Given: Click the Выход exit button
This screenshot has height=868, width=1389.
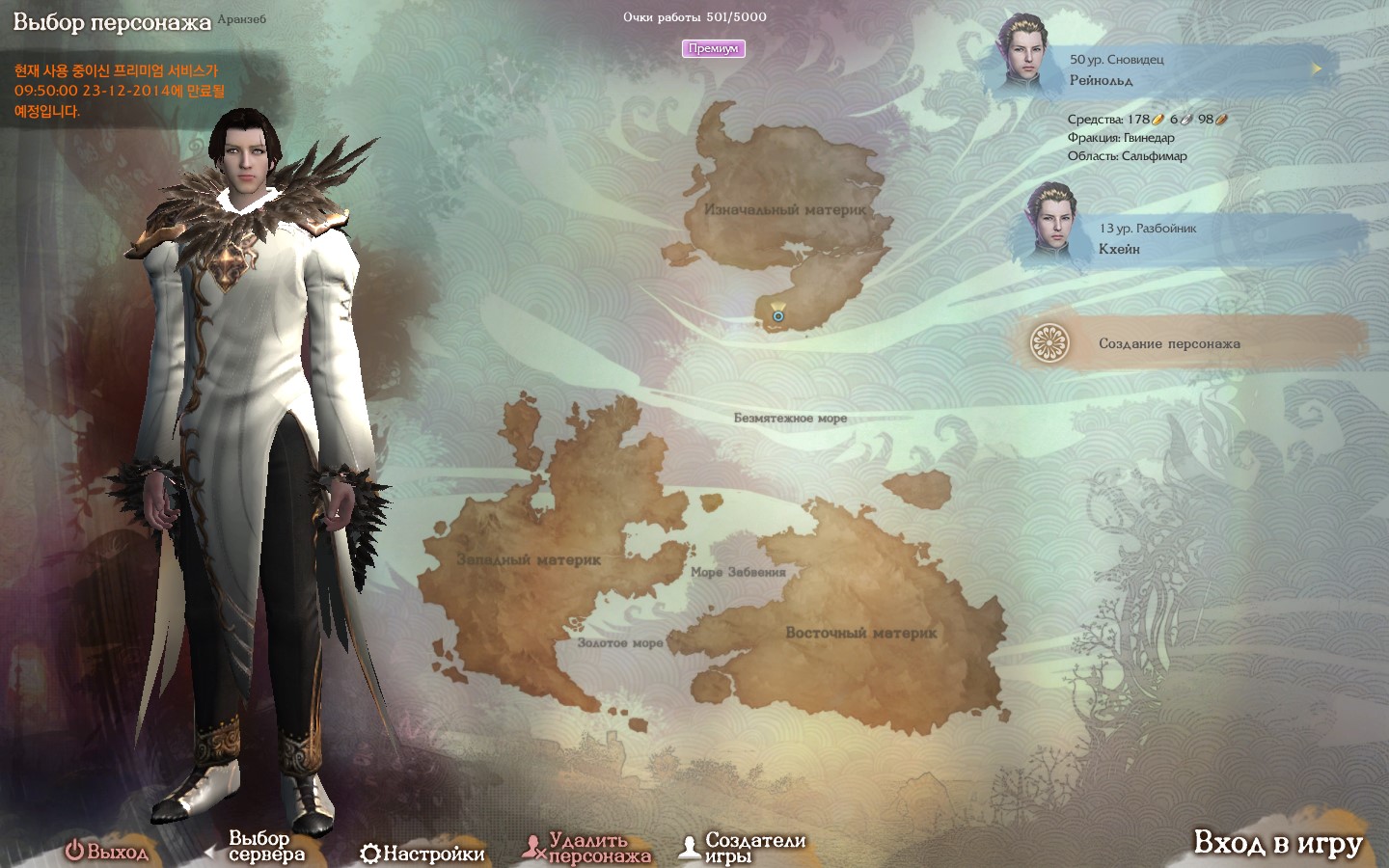Looking at the screenshot, I should click(x=107, y=852).
